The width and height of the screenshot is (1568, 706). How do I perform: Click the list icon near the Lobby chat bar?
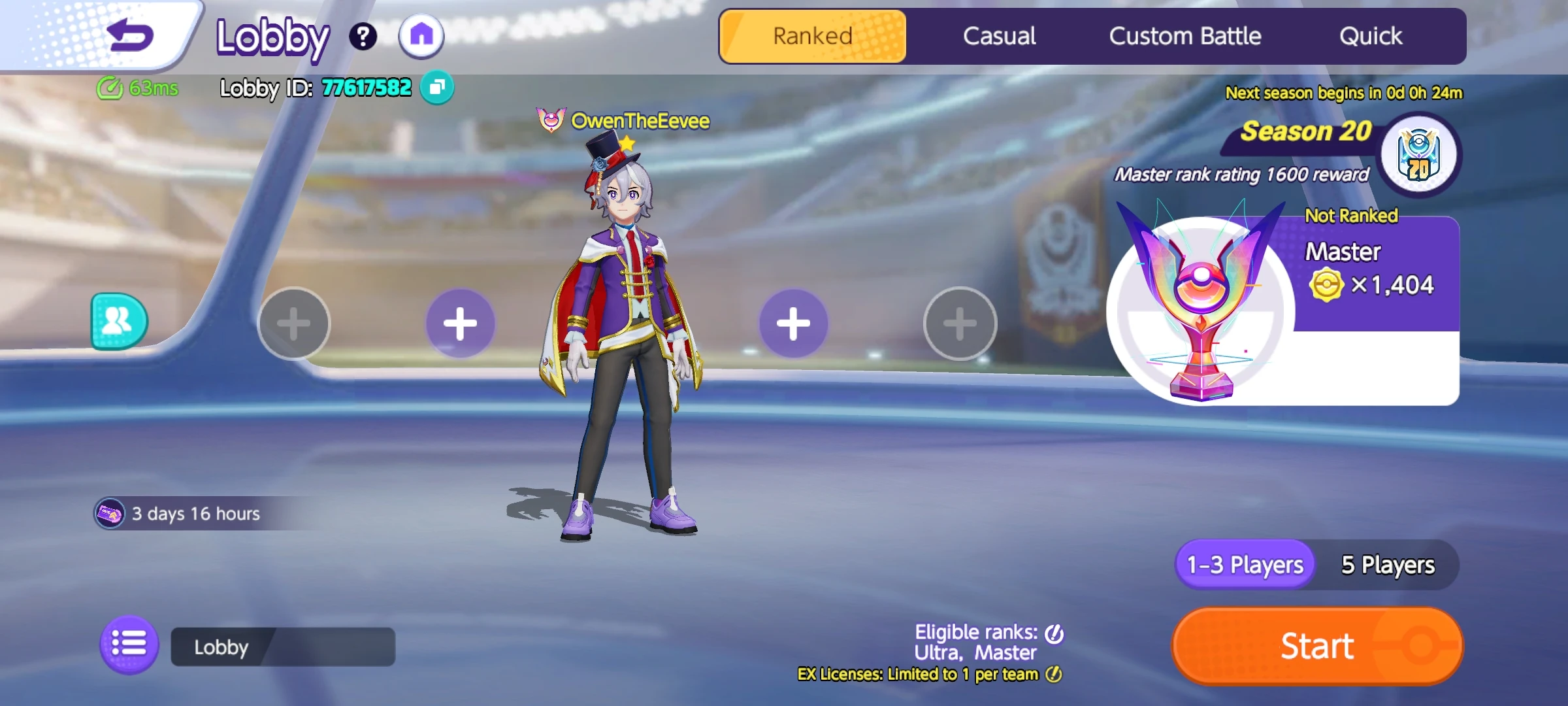point(129,646)
